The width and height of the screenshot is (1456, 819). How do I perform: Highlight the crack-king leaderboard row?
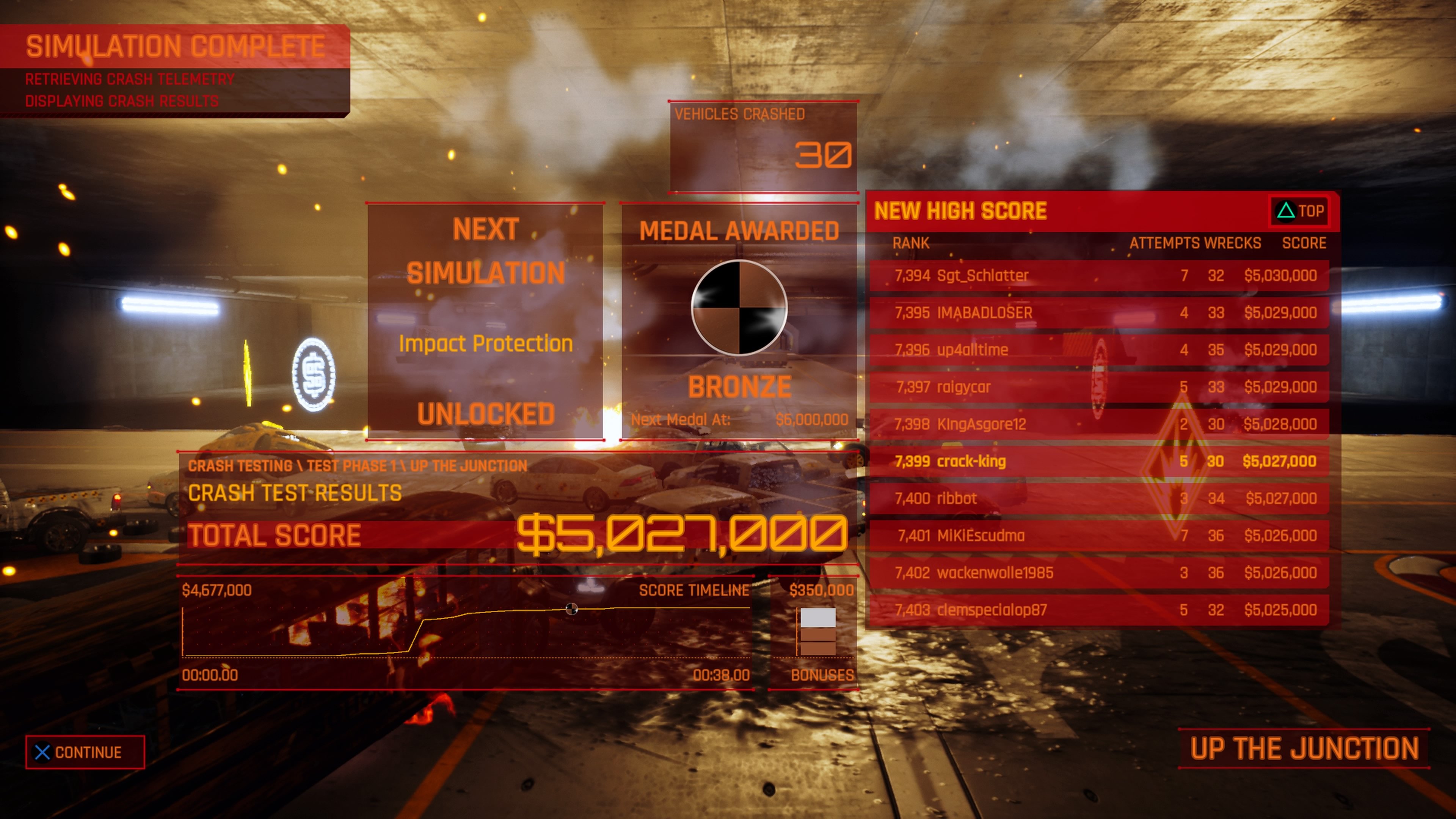click(x=1099, y=462)
